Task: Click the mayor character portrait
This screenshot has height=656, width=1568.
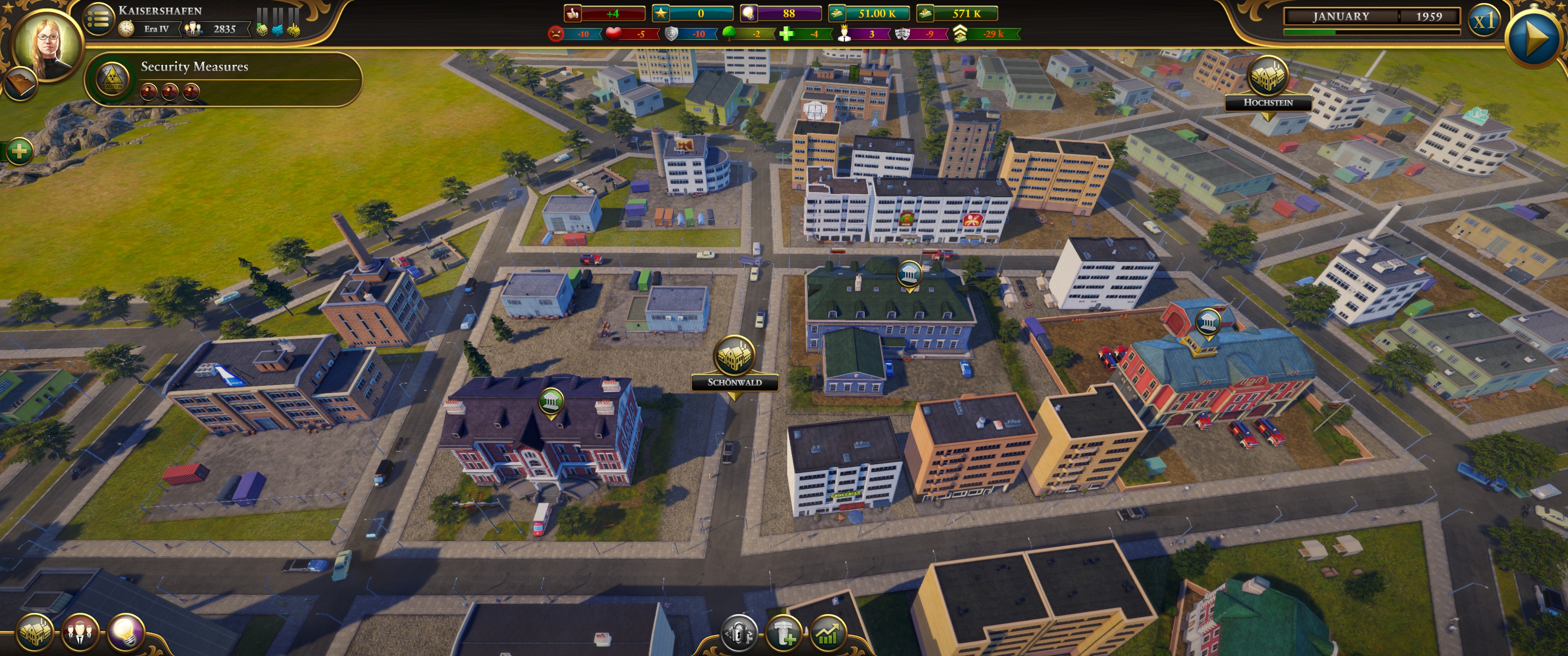Action: [47, 44]
